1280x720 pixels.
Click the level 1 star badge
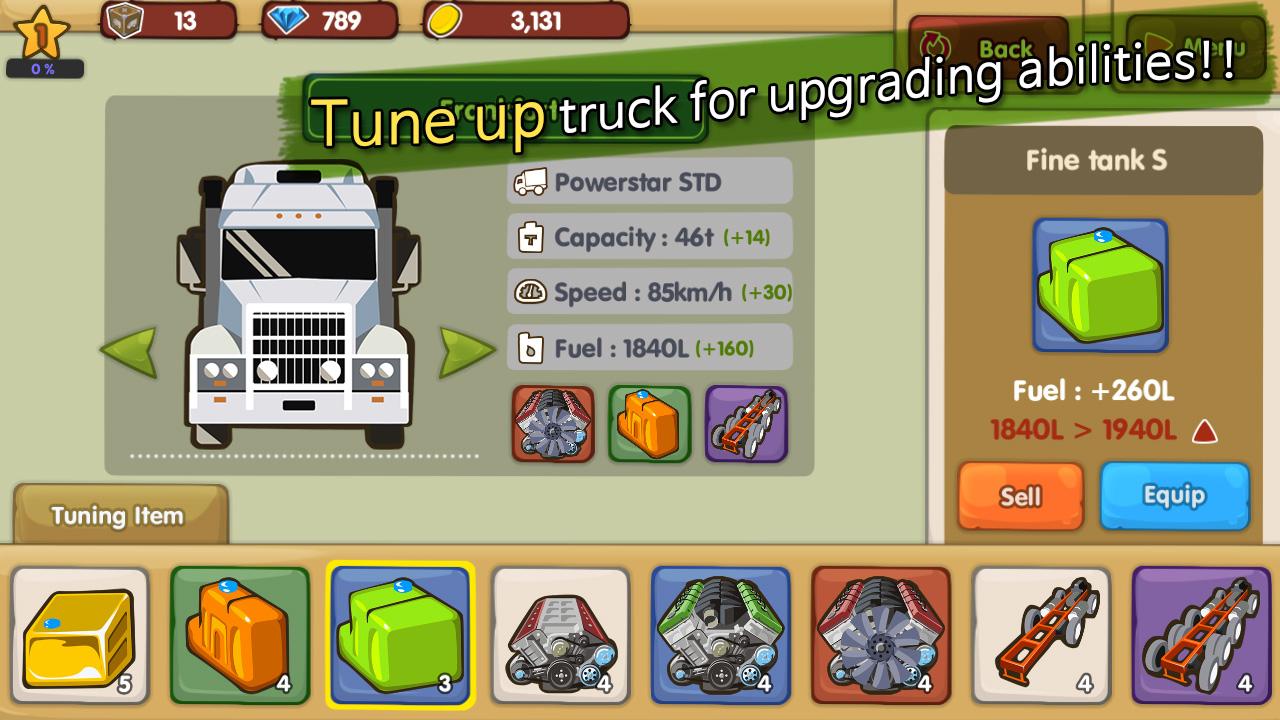[x=40, y=32]
